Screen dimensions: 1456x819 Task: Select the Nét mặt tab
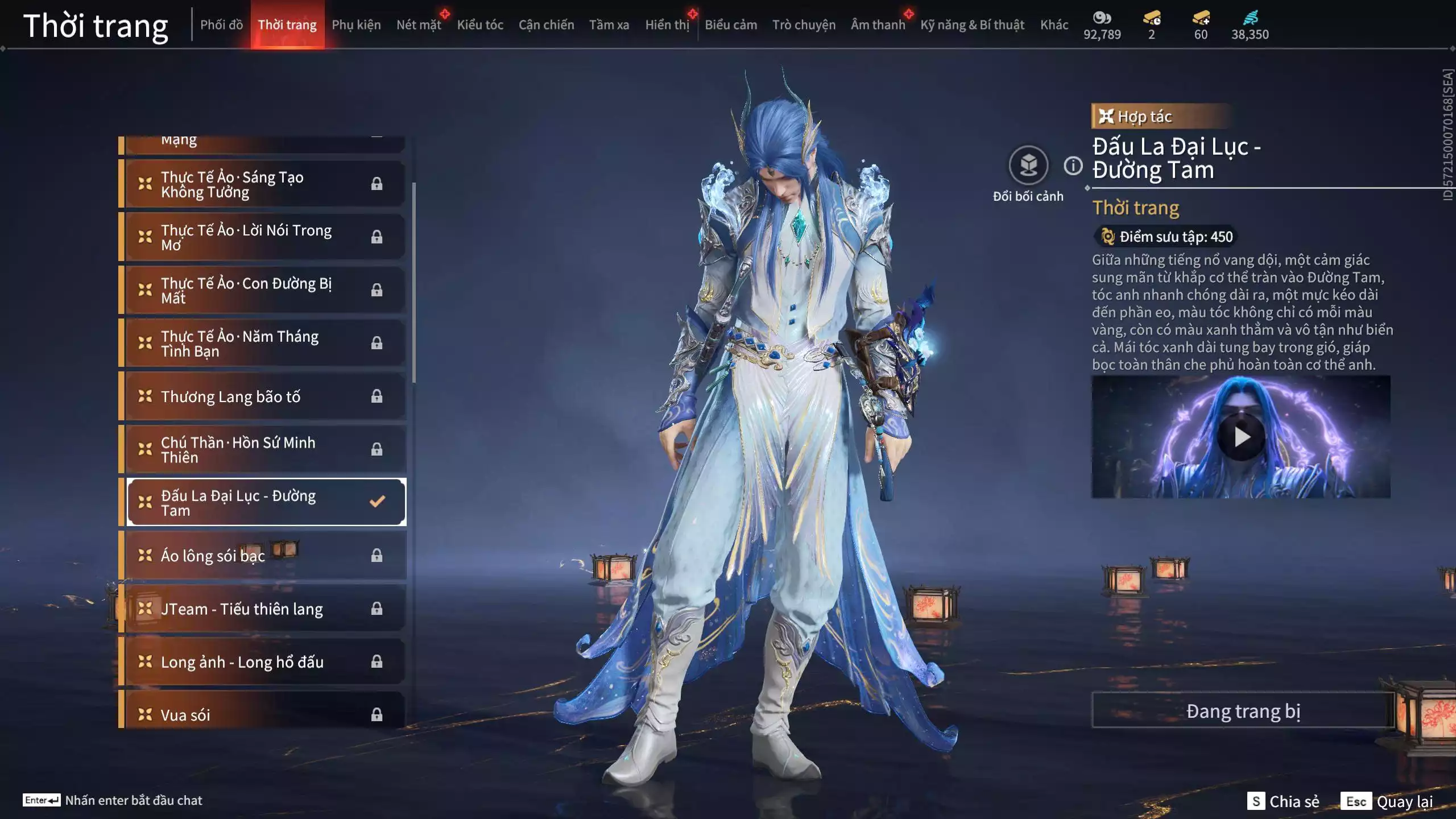[x=419, y=25]
